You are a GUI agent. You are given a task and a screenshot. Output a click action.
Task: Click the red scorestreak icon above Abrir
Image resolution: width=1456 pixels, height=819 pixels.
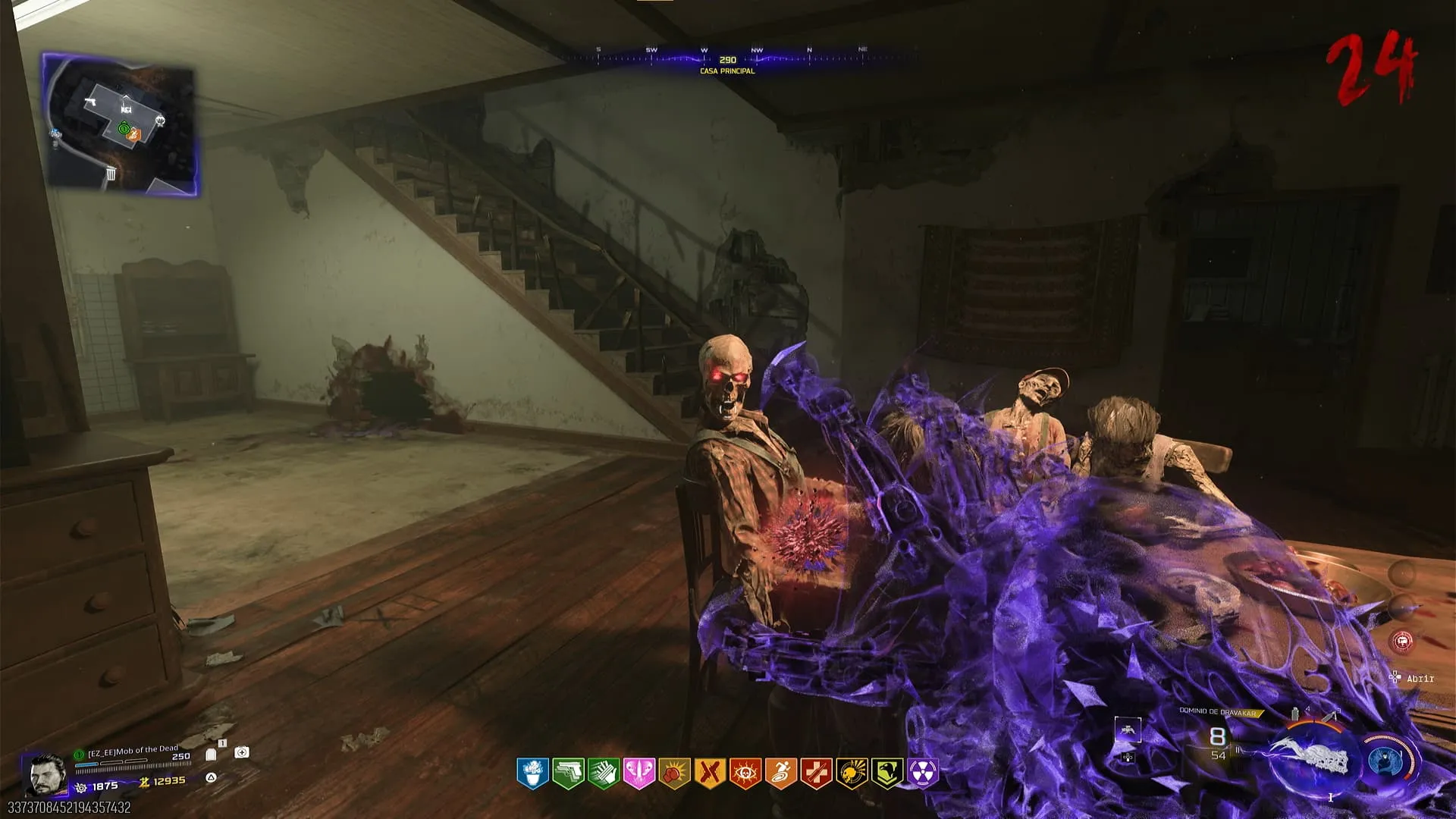point(1403,642)
